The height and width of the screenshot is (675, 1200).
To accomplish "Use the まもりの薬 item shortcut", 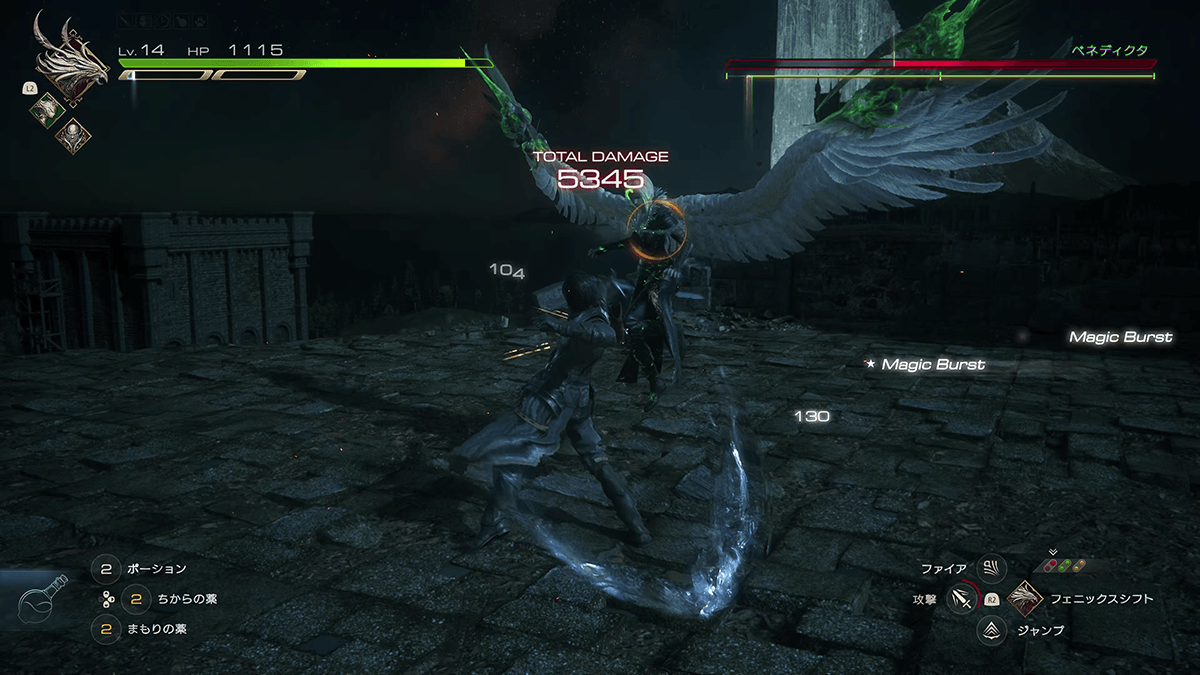I will (x=106, y=629).
